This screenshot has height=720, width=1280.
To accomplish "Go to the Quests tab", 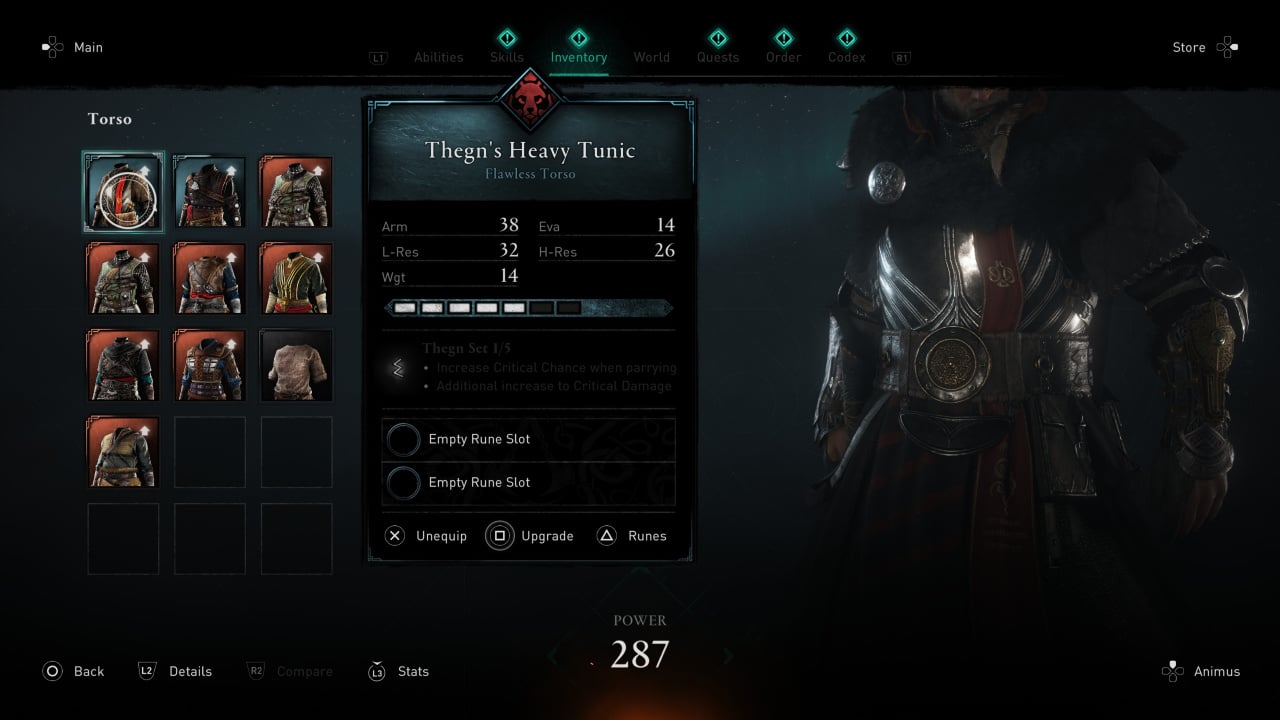I will (x=718, y=57).
